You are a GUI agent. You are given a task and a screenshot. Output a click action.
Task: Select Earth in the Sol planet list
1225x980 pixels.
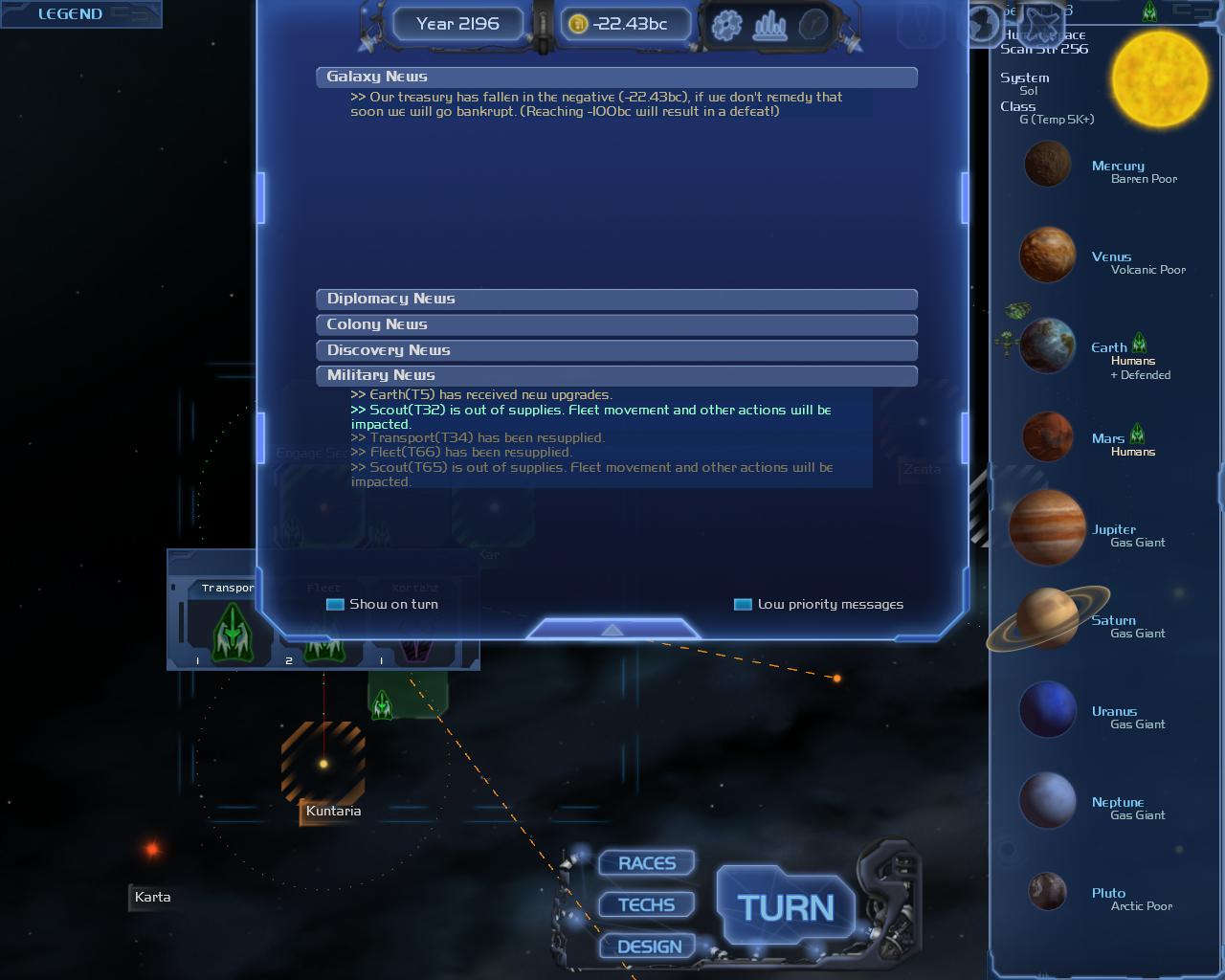(1048, 346)
